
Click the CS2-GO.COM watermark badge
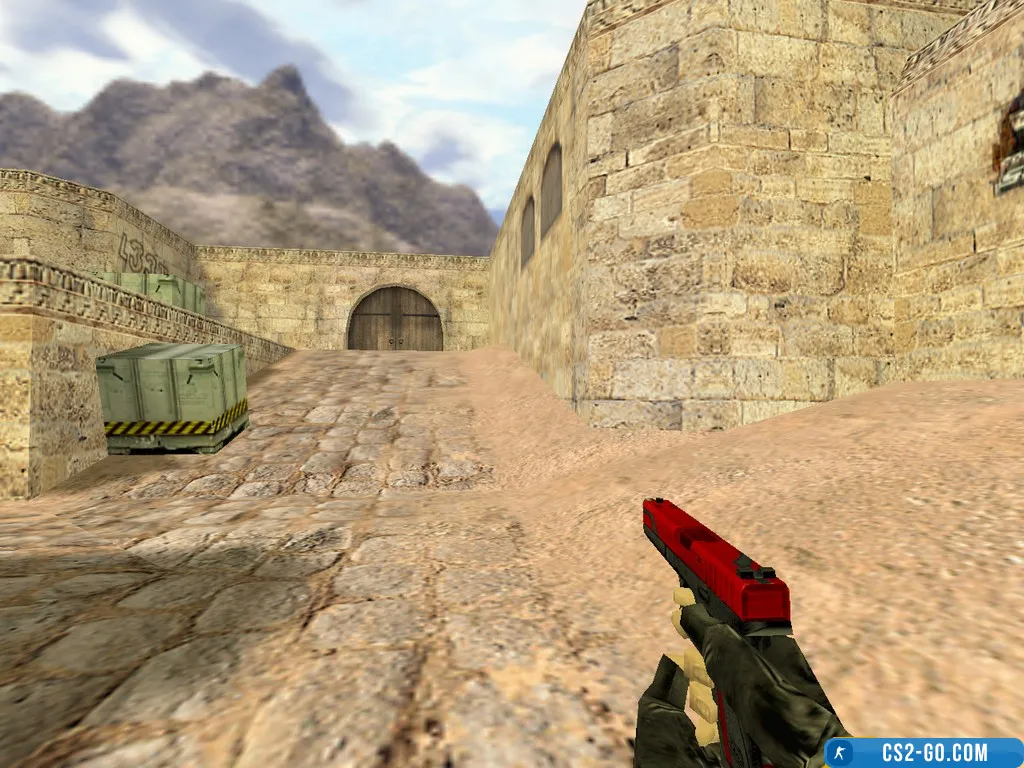coord(923,752)
